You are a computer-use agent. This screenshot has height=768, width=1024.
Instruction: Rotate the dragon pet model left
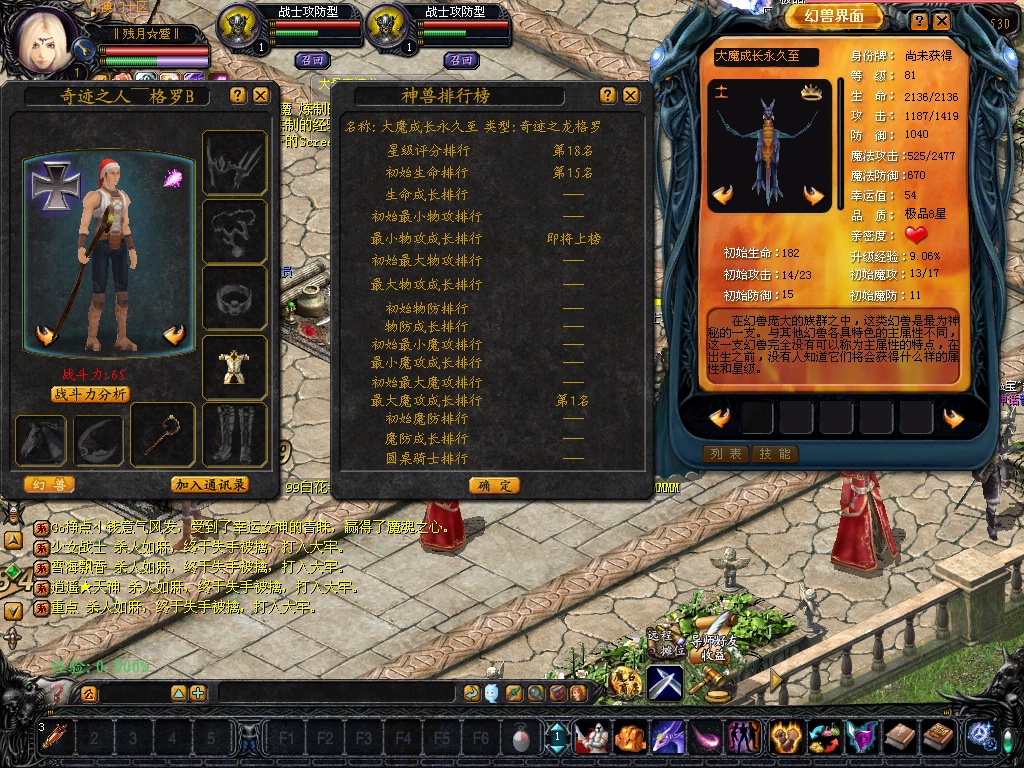723,195
